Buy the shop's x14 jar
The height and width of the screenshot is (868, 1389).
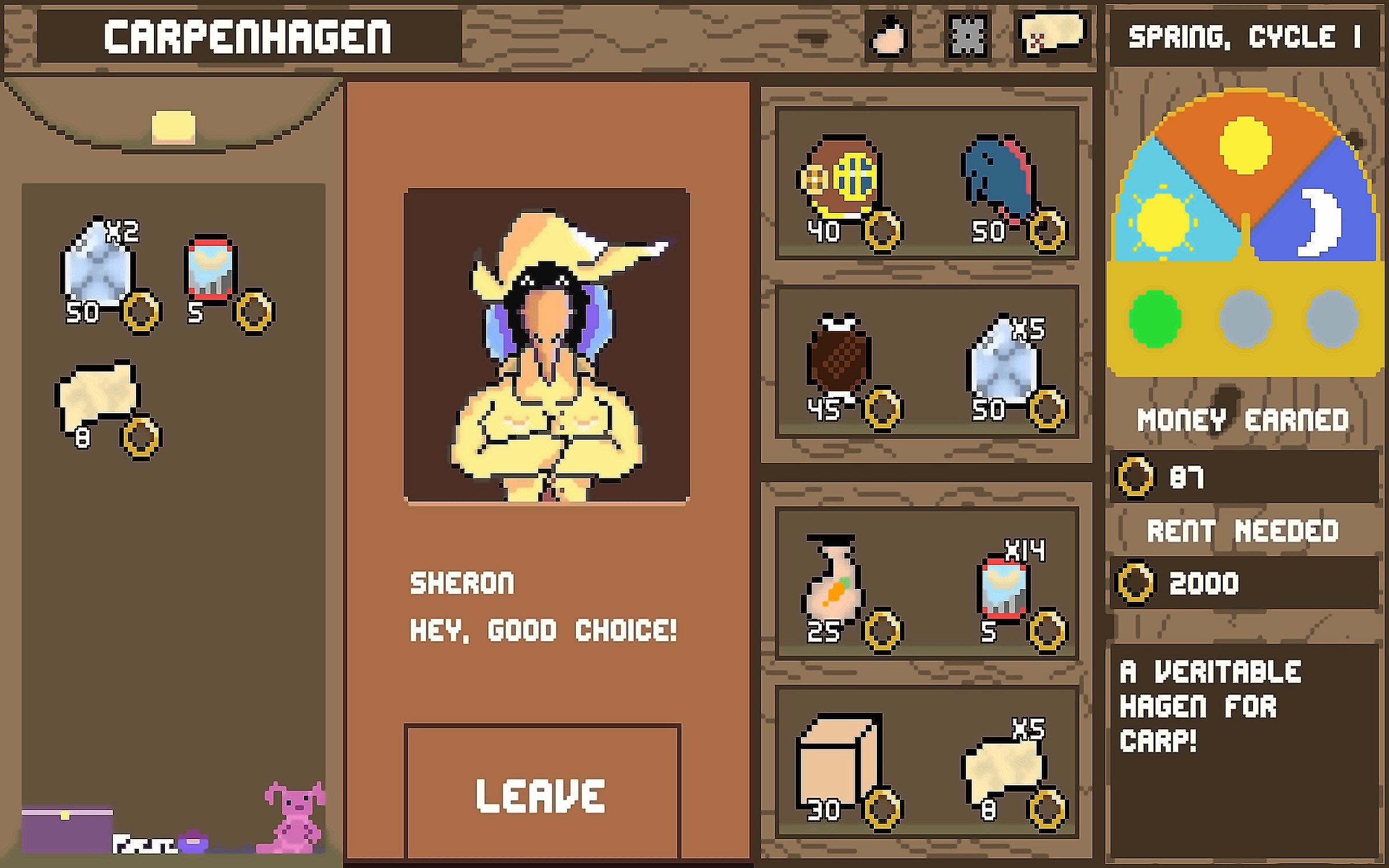1002,587
